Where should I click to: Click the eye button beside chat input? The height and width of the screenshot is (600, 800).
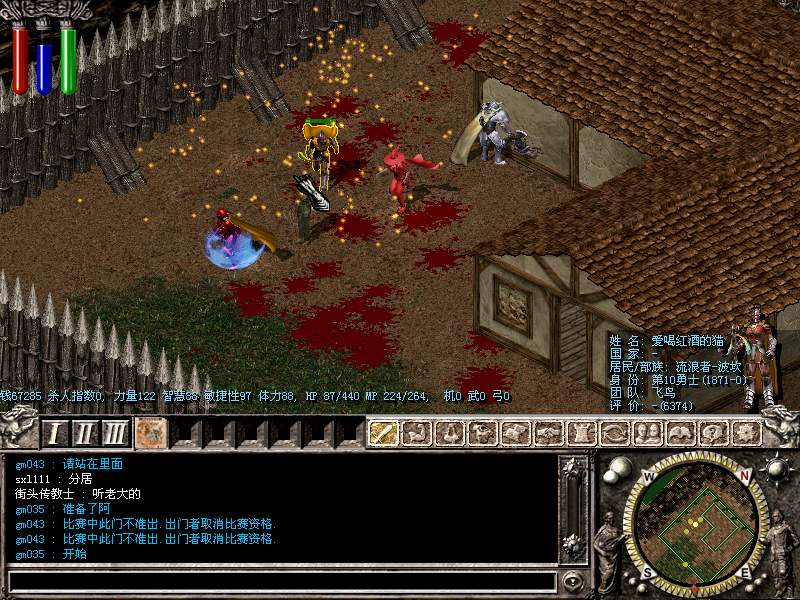[x=572, y=580]
